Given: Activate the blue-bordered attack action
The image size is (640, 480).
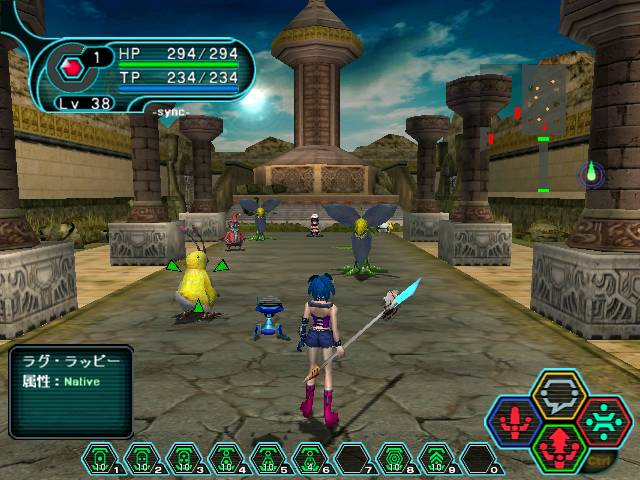Looking at the screenshot, I should click(517, 421).
